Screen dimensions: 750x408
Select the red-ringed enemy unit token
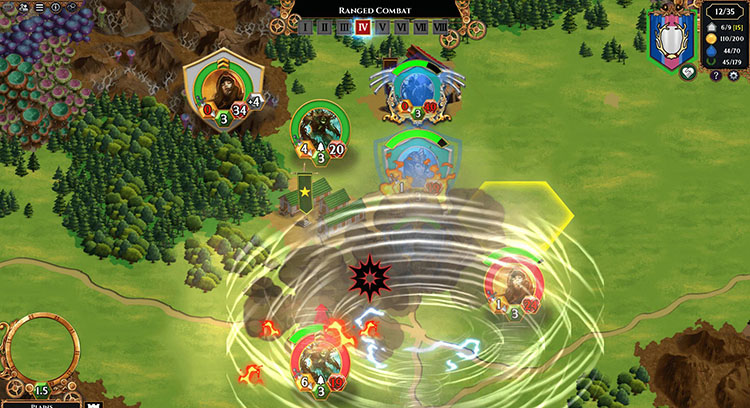pos(513,287)
